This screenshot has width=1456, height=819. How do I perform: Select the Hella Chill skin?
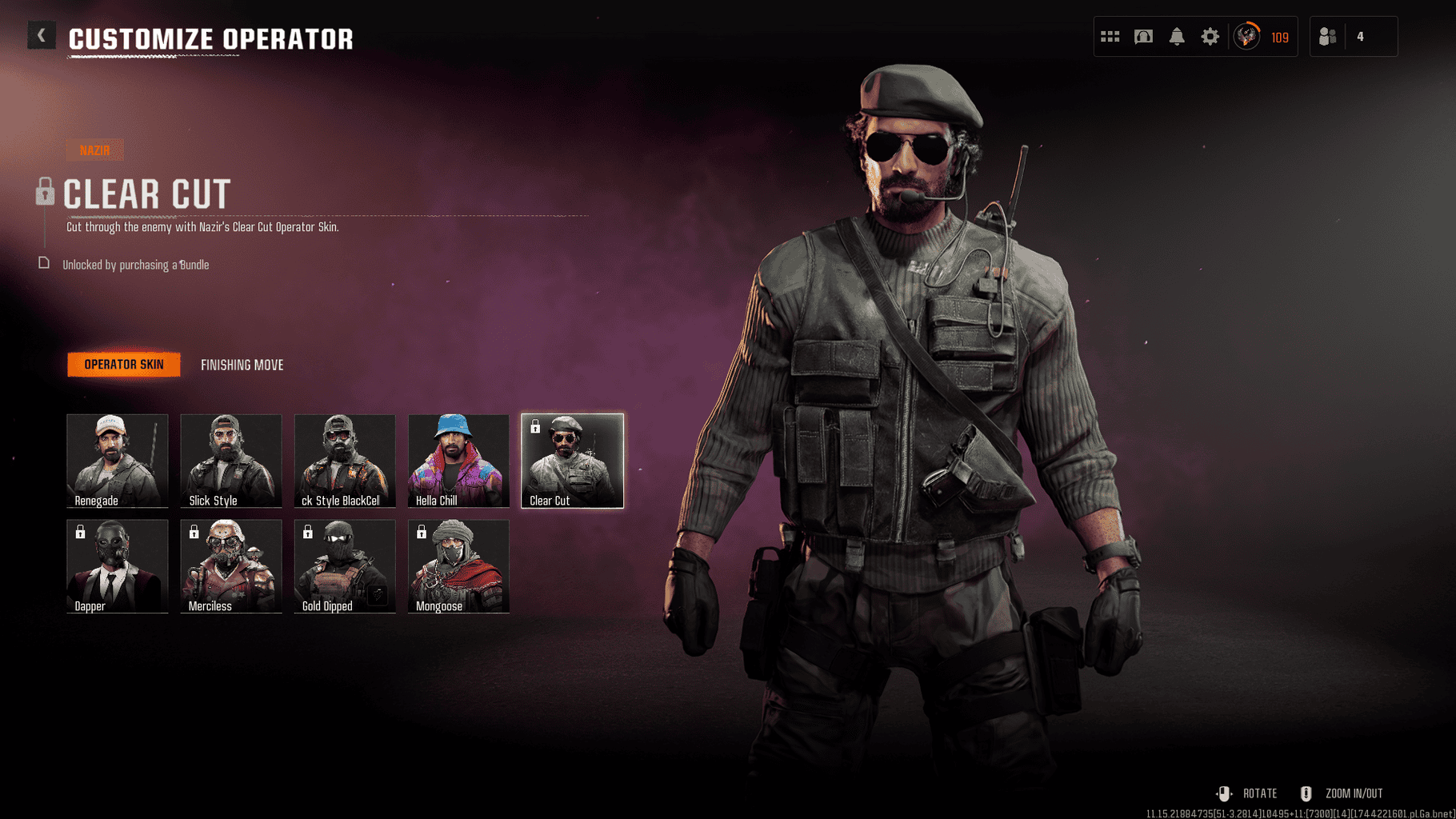point(458,460)
